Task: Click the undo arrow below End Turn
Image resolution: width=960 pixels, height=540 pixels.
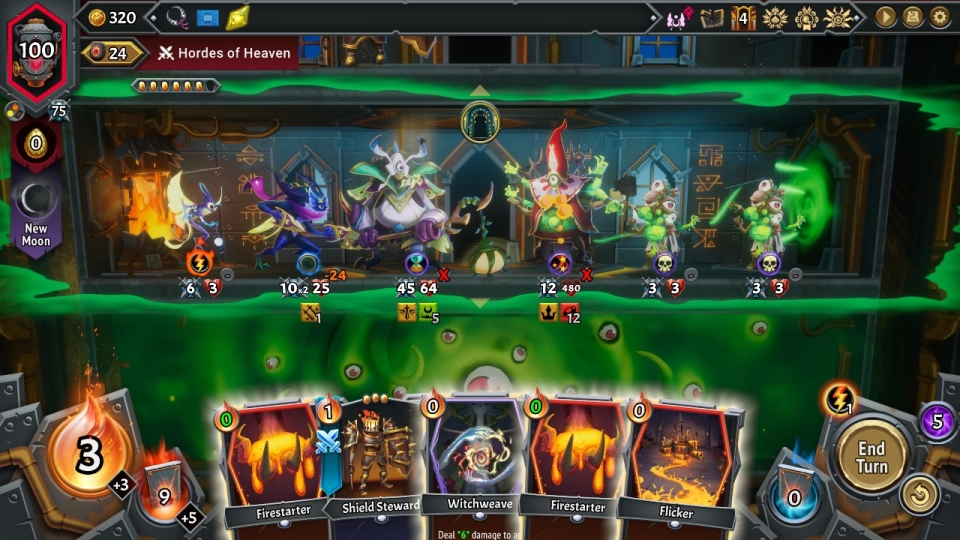Action: click(919, 493)
